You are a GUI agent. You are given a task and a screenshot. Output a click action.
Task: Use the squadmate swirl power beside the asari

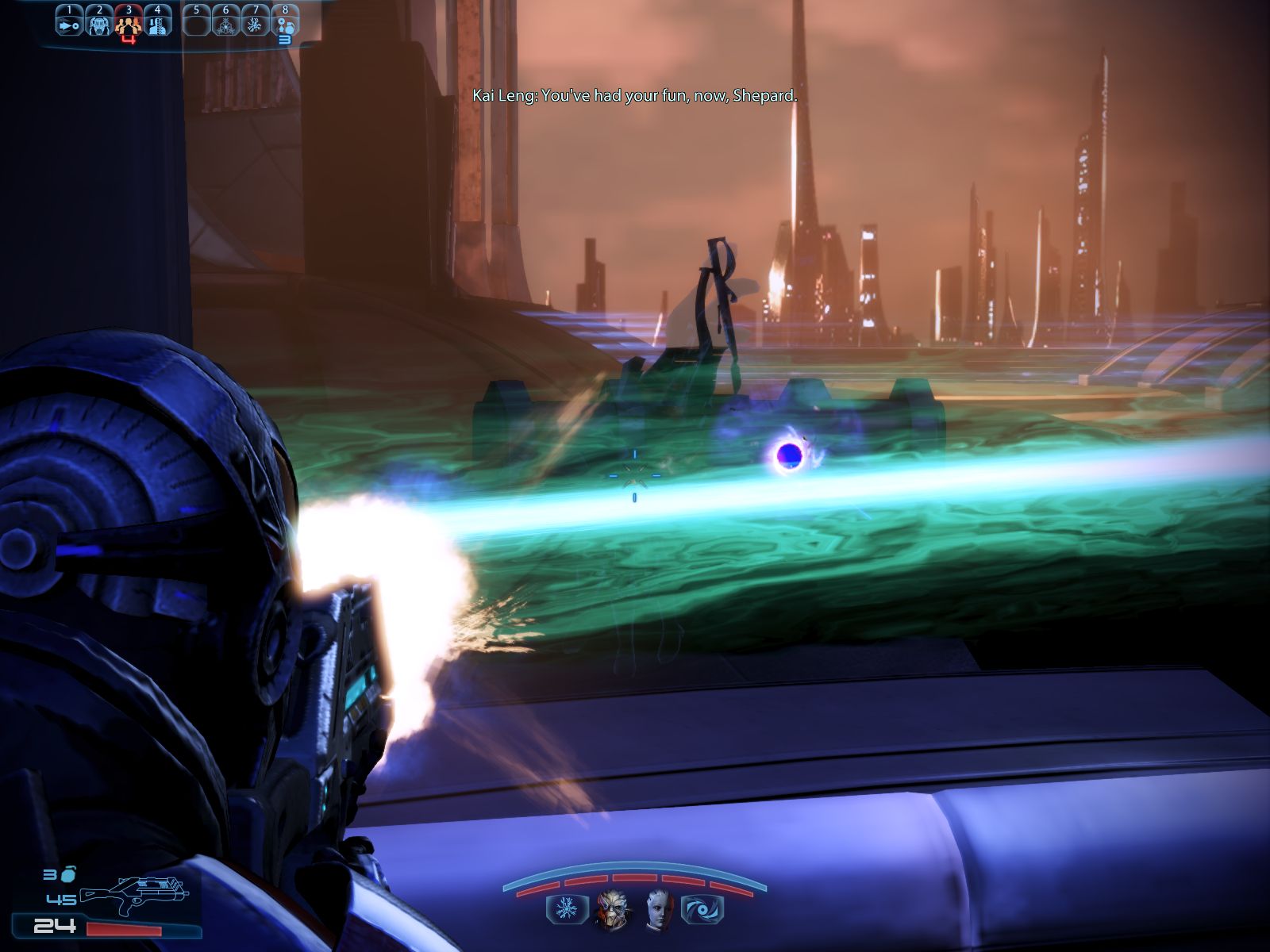702,909
